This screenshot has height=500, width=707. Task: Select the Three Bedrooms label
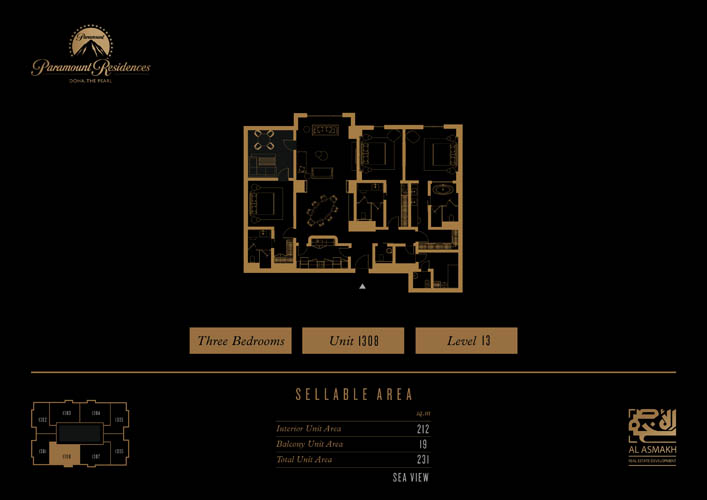coord(240,341)
